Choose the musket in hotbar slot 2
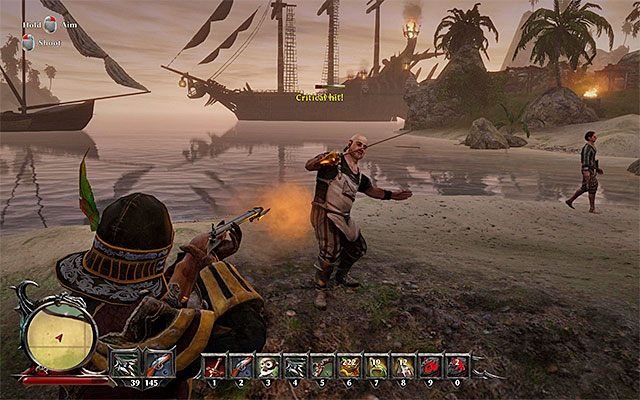 pos(241,365)
